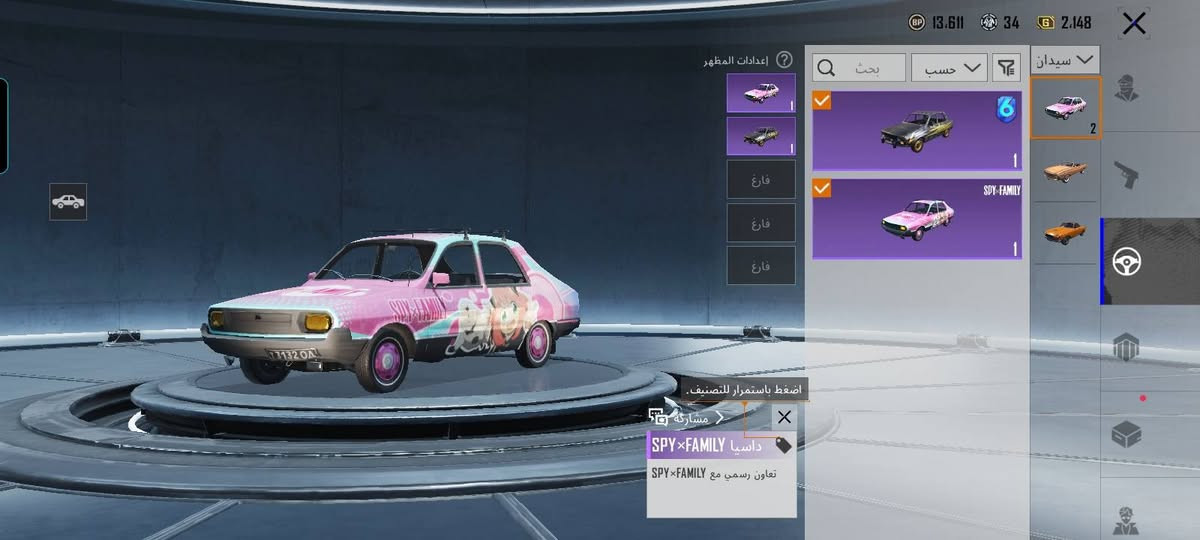Open the G gold currency balance
Screen dimensions: 1200x540
1065,22
